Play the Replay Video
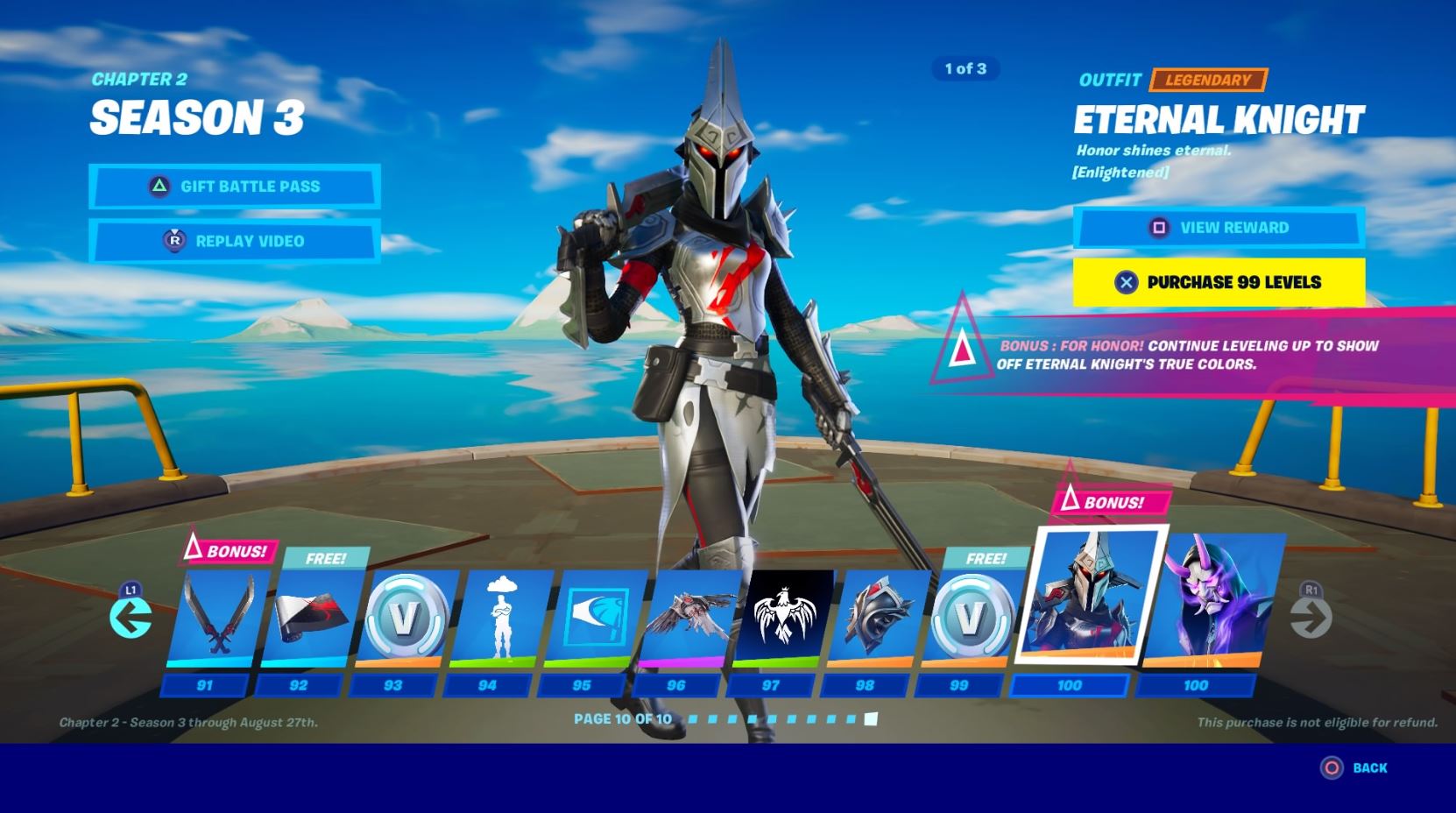Screen dimensions: 1456x813 click(234, 241)
